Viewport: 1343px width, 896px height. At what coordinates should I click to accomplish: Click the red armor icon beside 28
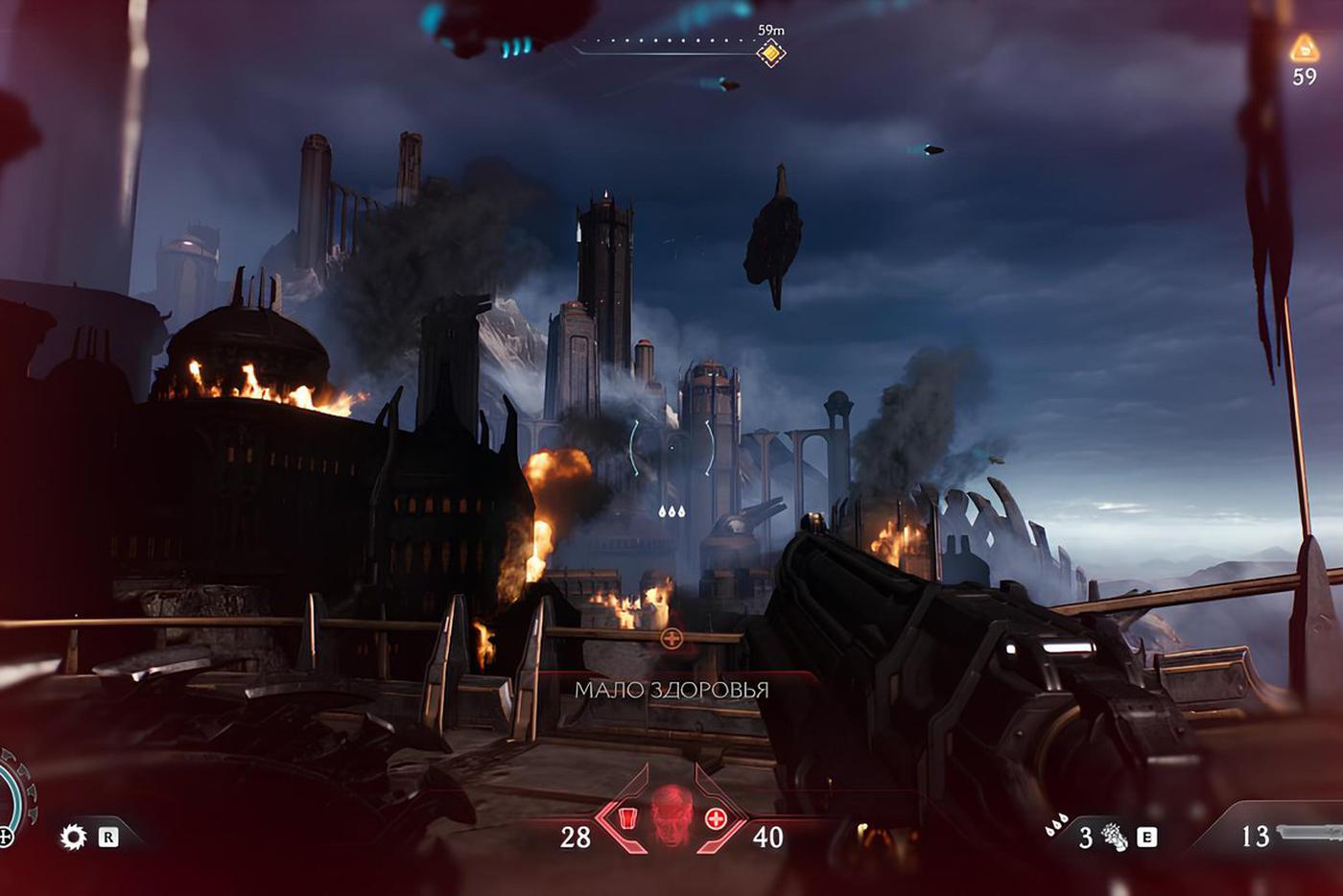[627, 818]
